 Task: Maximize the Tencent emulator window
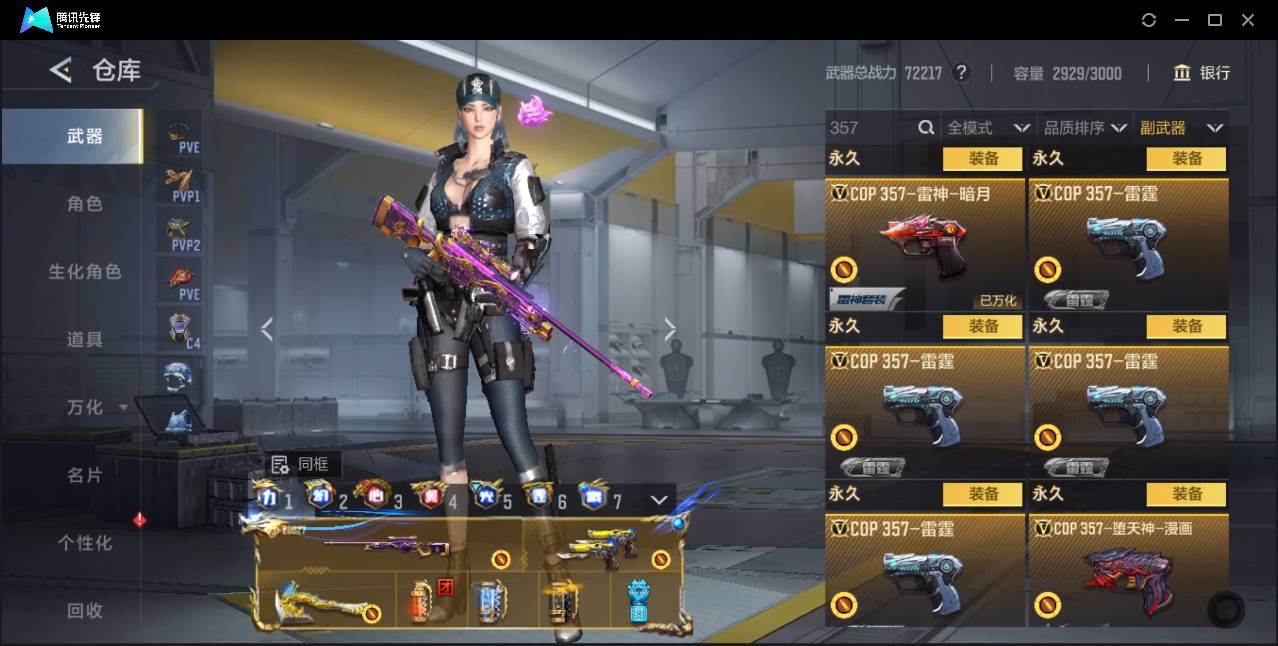(1215, 20)
